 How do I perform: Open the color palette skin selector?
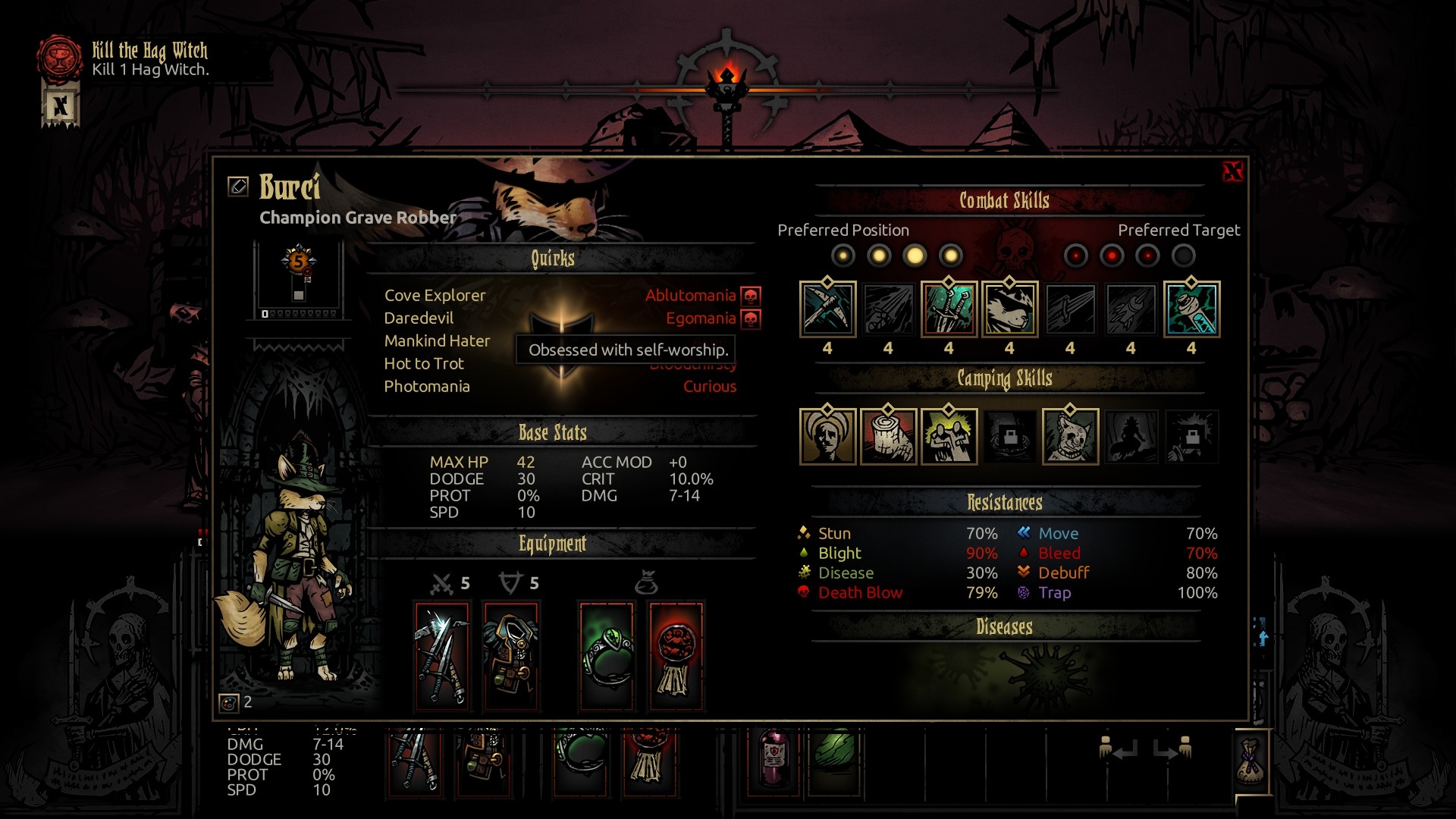tap(228, 703)
